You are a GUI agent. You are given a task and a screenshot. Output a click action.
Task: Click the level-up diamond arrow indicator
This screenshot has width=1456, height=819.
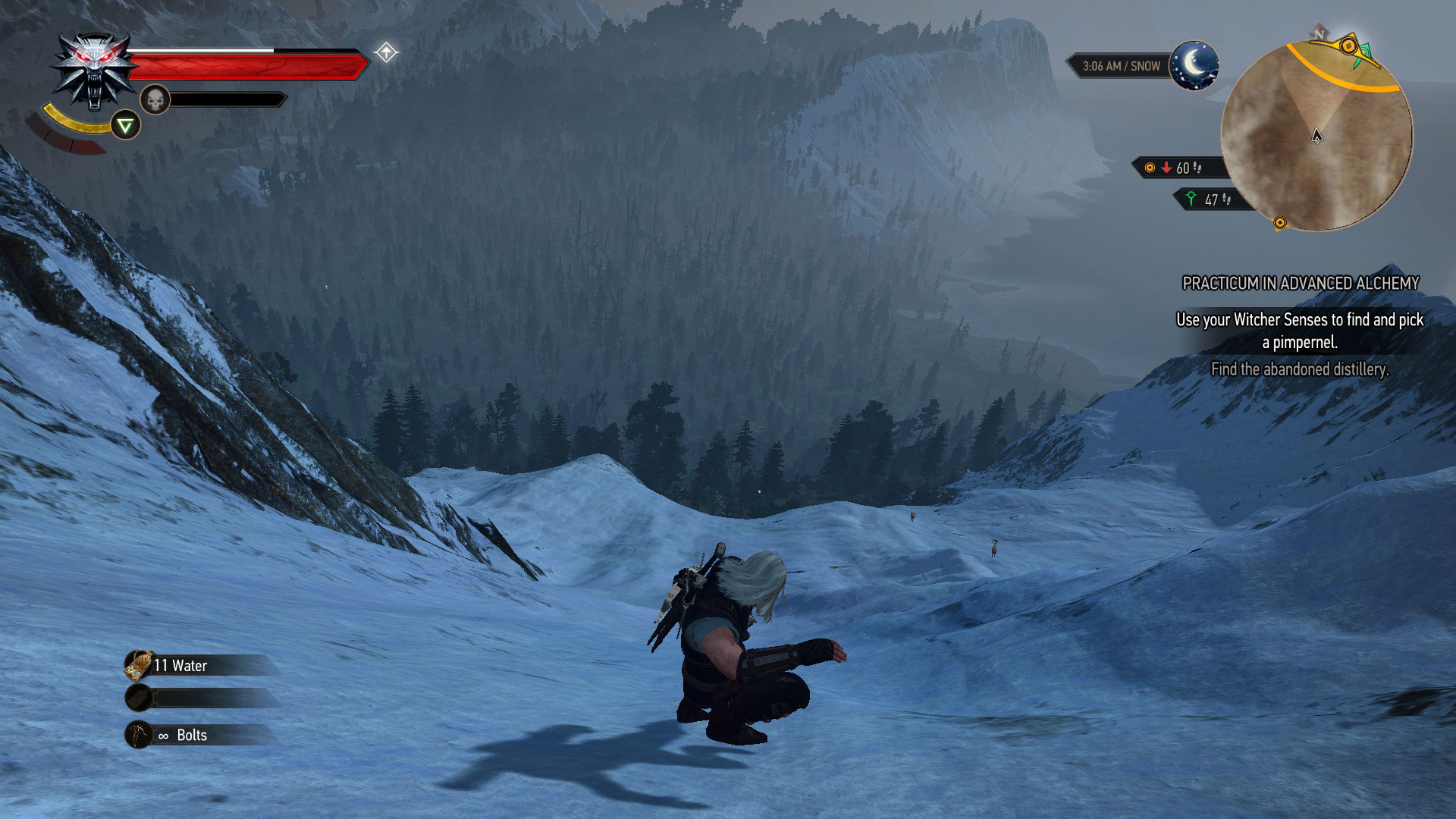click(x=387, y=52)
